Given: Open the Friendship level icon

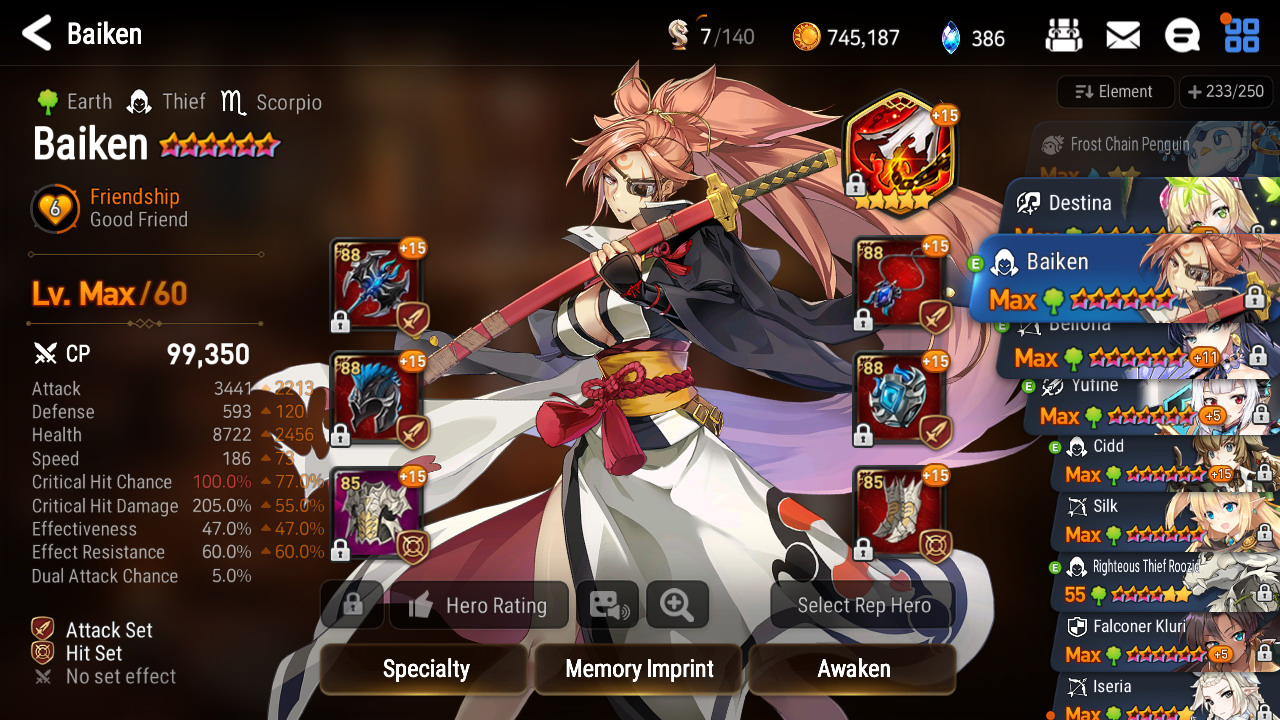Looking at the screenshot, I should [55, 208].
